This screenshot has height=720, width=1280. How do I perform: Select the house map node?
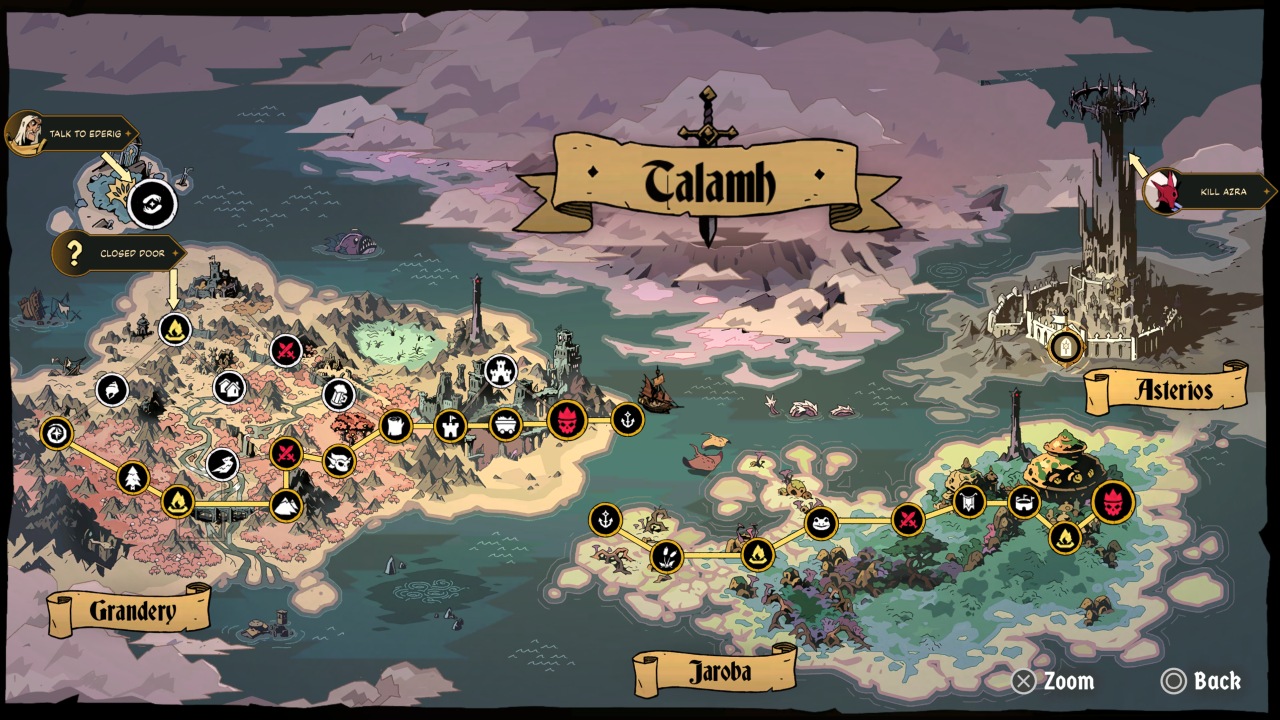[229, 387]
